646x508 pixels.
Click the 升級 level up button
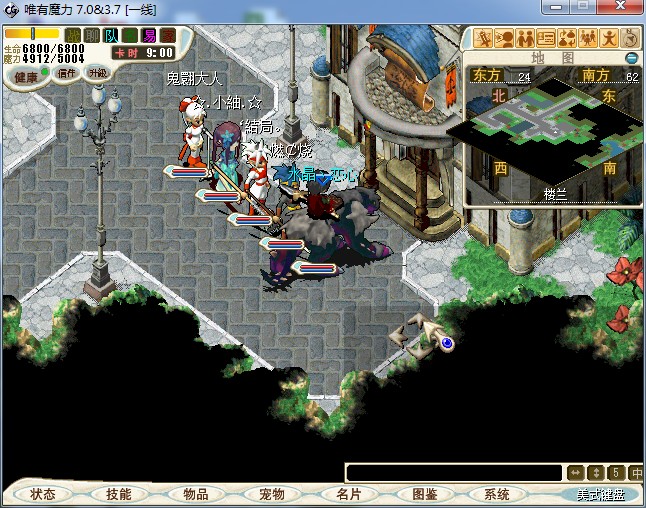pyautogui.click(x=98, y=73)
